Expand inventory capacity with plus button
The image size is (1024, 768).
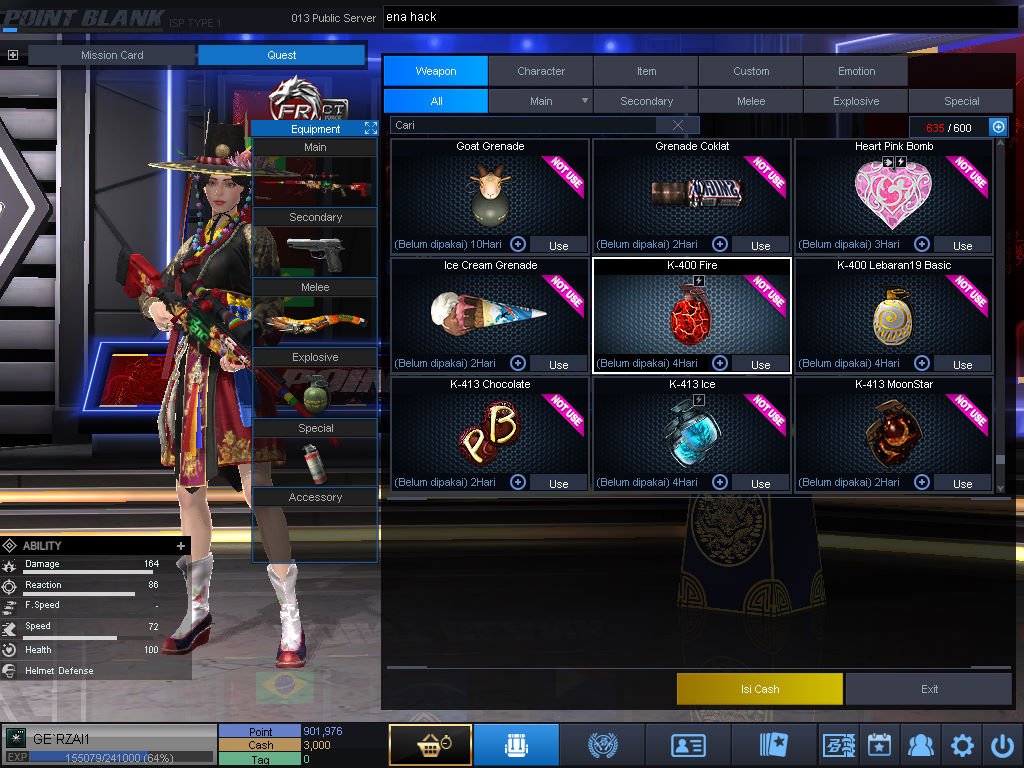click(x=998, y=126)
